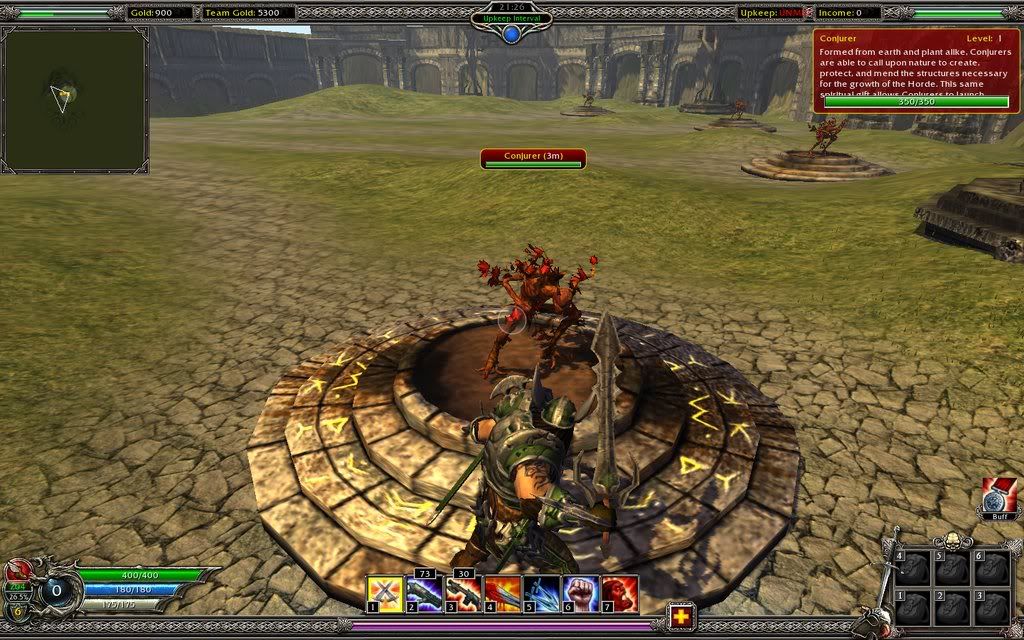1024x640 pixels.
Task: Click the blue Upkeep Interval orb
Action: tap(512, 34)
